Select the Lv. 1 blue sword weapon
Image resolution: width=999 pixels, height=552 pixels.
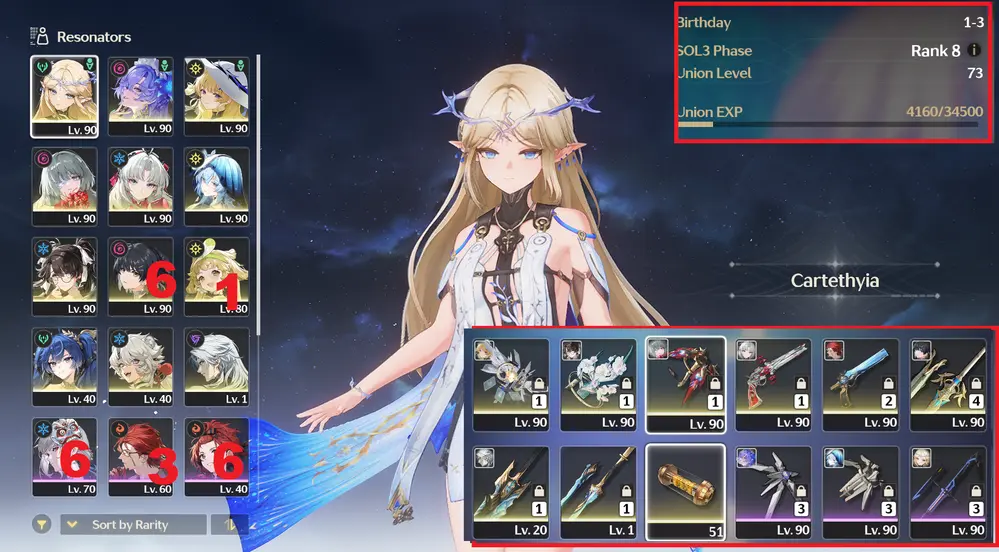pyautogui.click(x=598, y=491)
